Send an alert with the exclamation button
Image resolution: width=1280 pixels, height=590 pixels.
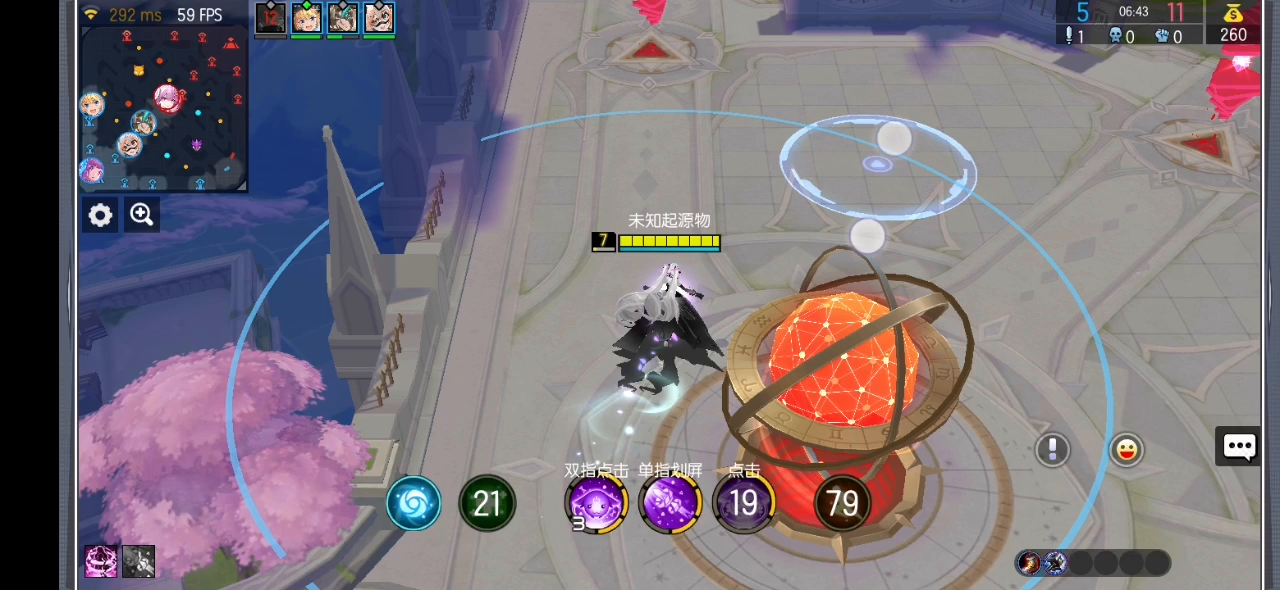click(x=1052, y=450)
